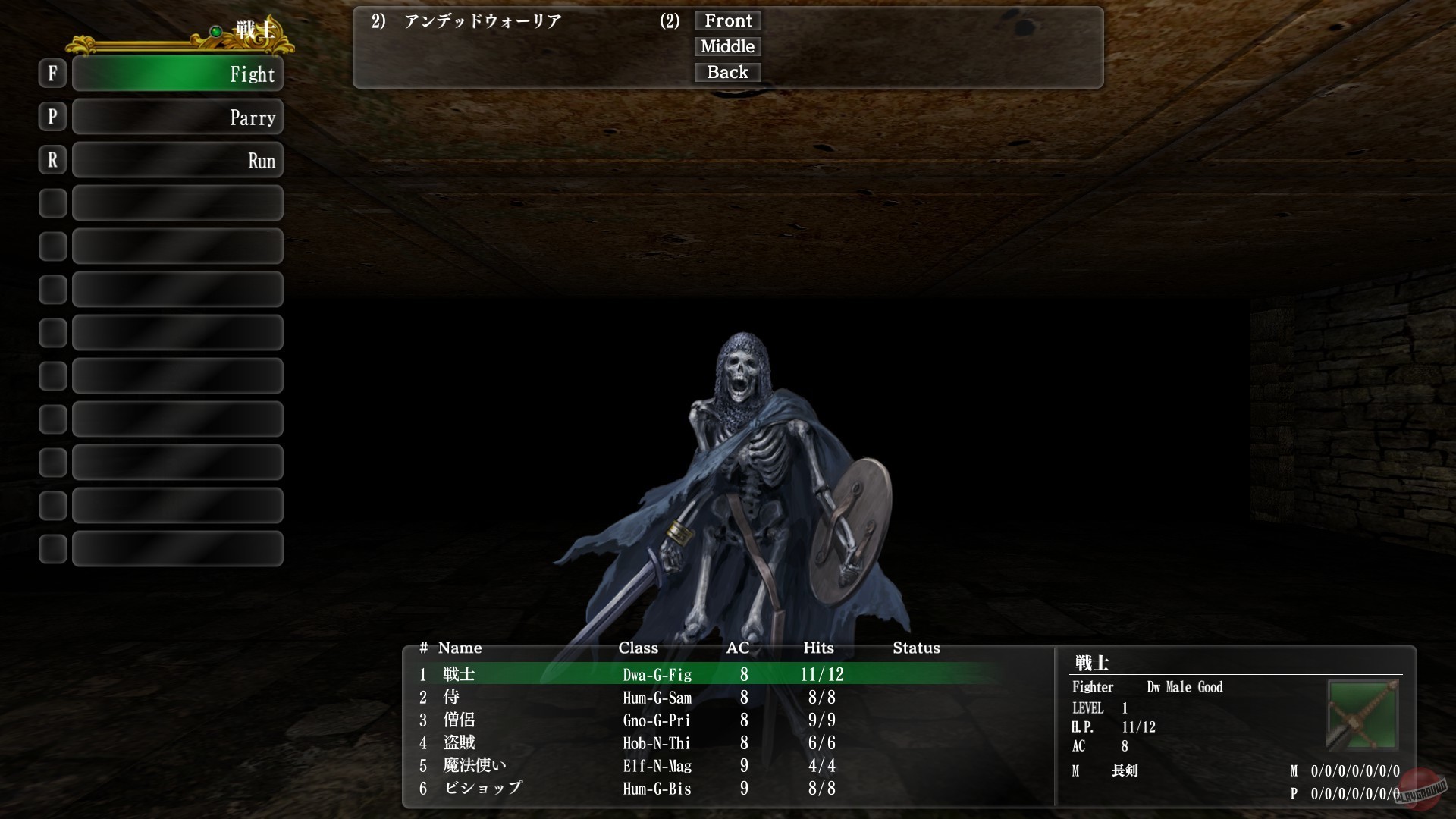Viewport: 1456px width, 819px height.
Task: Click the P shortcut icon beside Parry
Action: point(52,117)
